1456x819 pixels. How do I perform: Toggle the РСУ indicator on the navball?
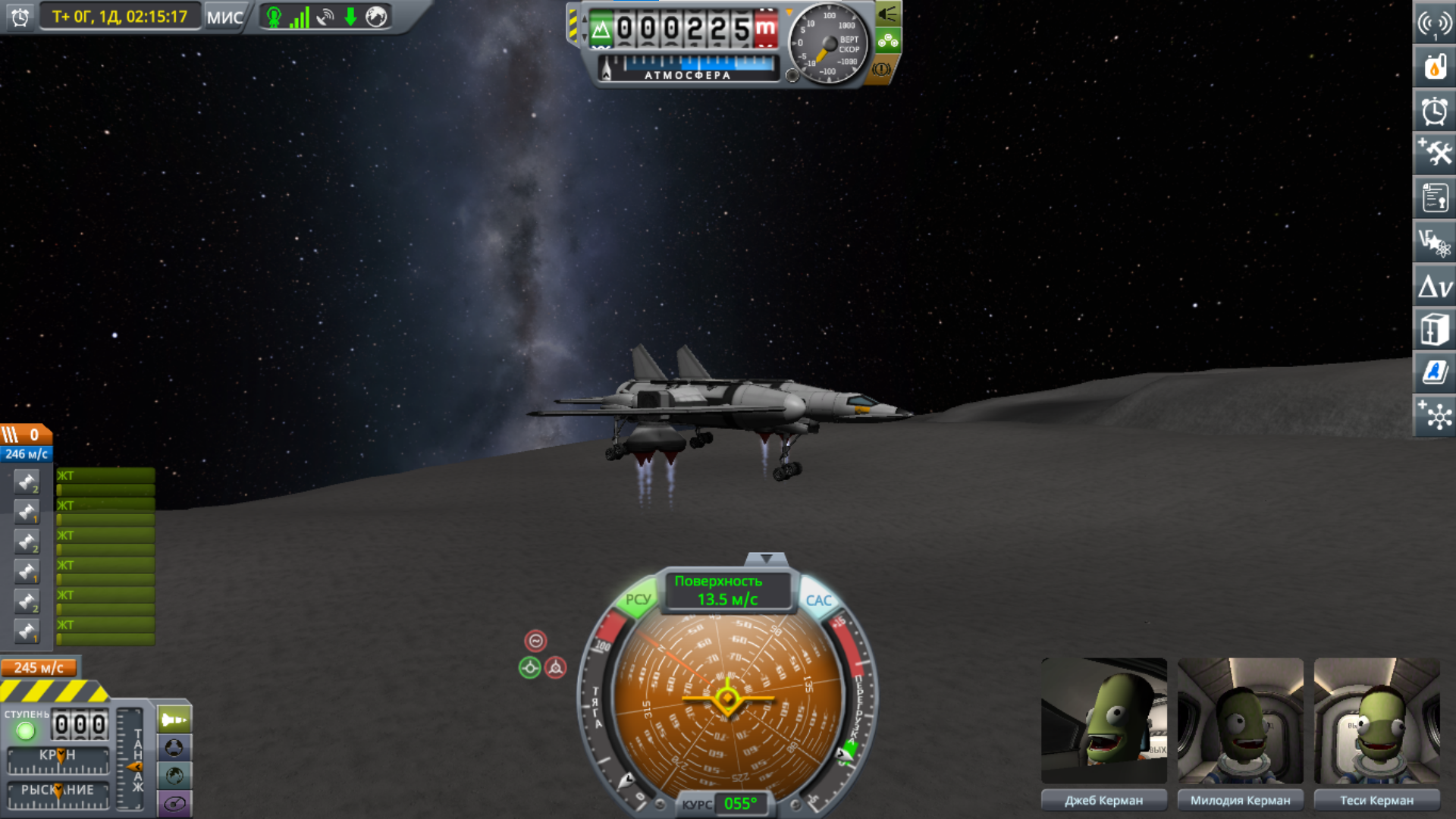click(637, 600)
